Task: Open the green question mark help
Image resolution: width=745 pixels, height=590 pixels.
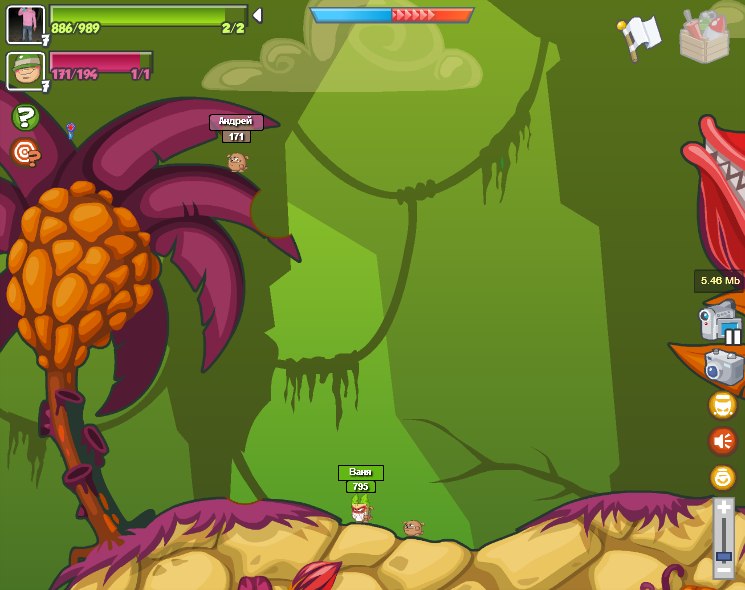Action: point(25,117)
